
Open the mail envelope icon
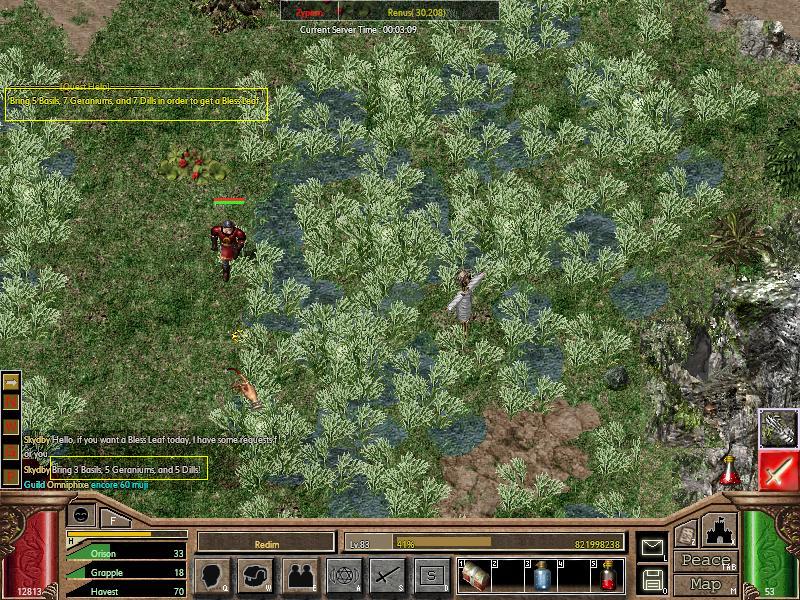click(652, 547)
